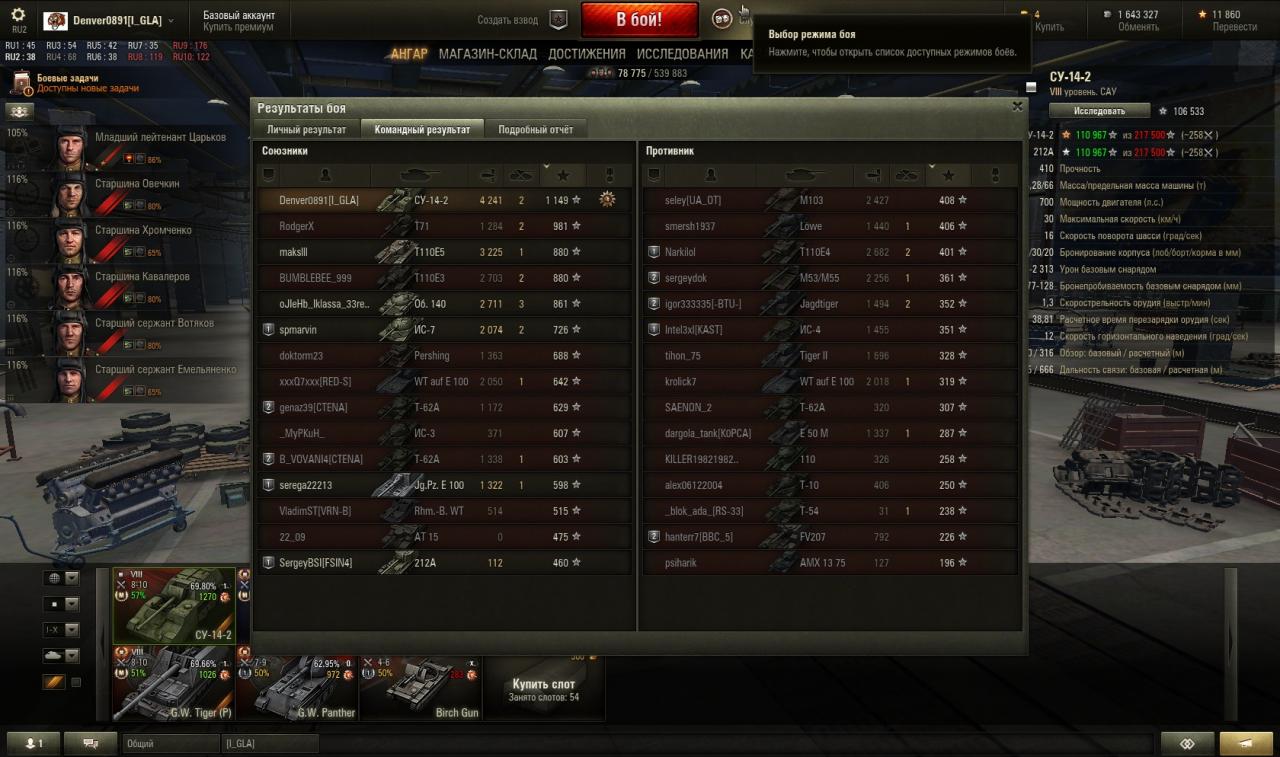Start battle with the red В бой! button

click(640, 20)
